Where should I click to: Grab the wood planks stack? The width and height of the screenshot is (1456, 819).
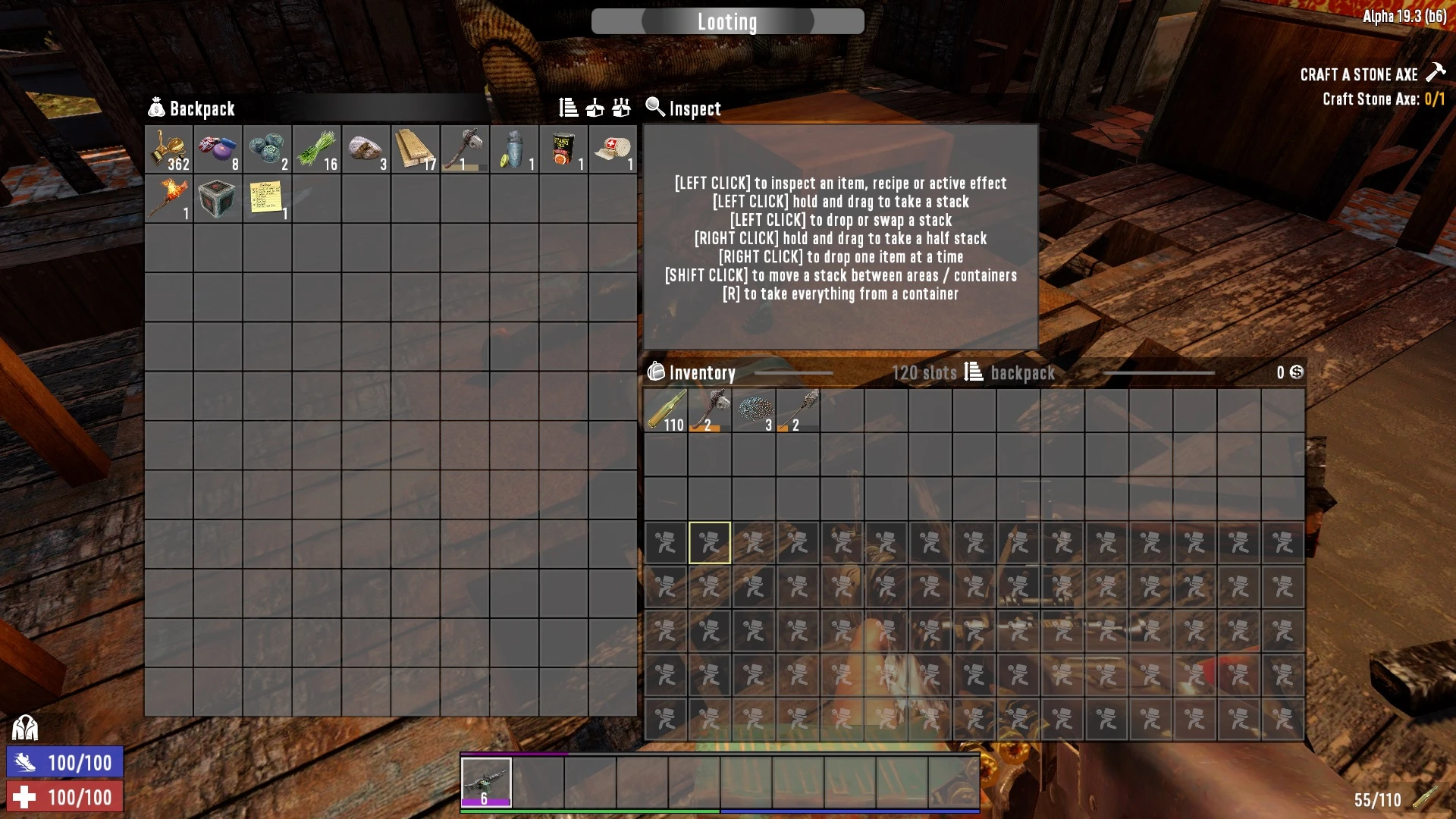(x=415, y=149)
